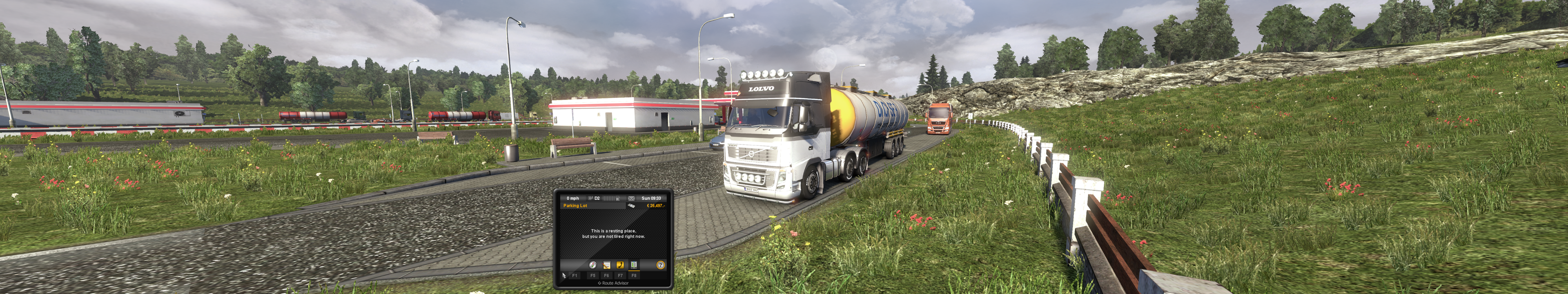
Task: Show the job notepad tab
Action: click(606, 265)
